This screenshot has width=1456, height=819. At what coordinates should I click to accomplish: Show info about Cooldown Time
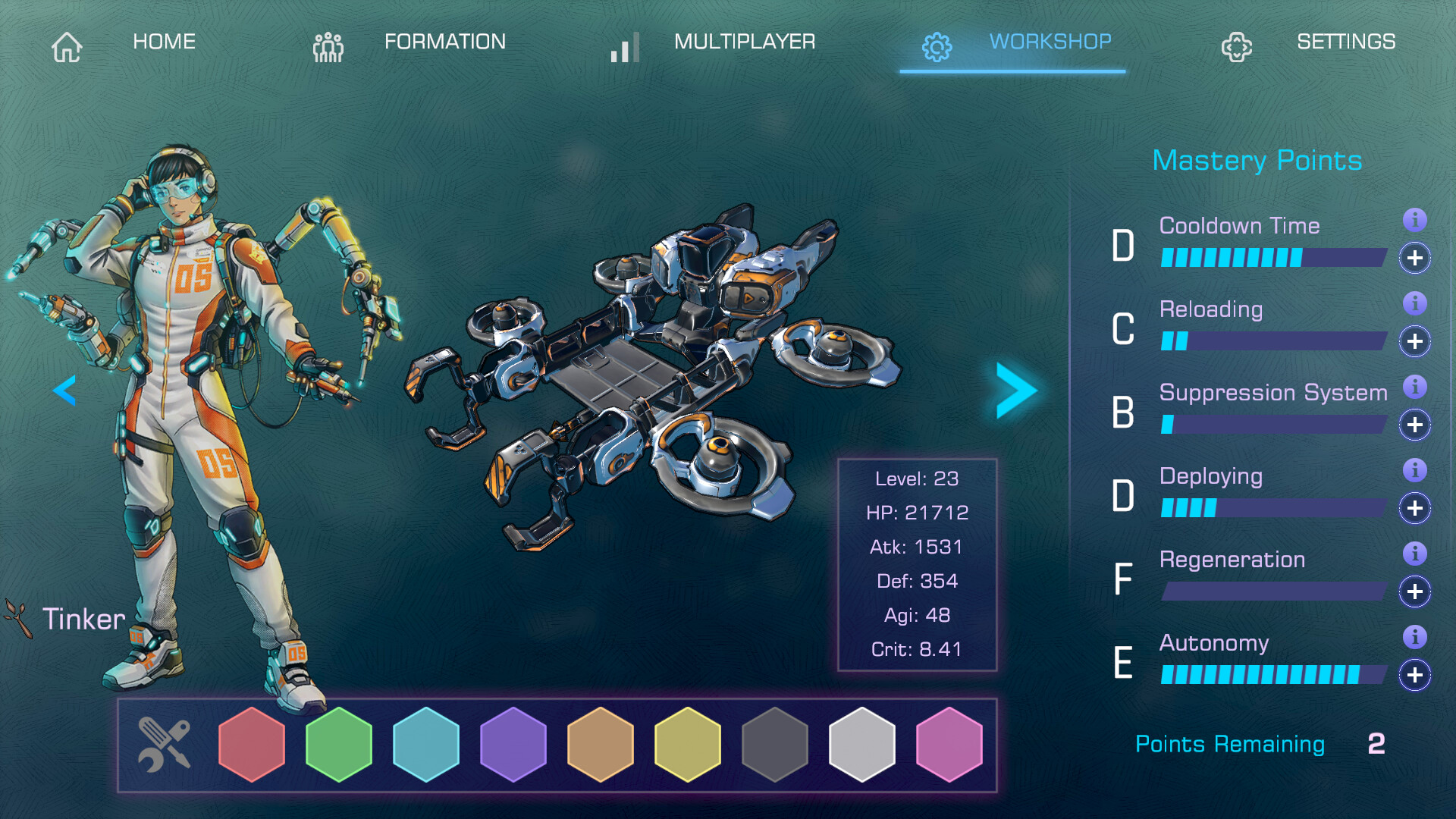[x=1414, y=221]
